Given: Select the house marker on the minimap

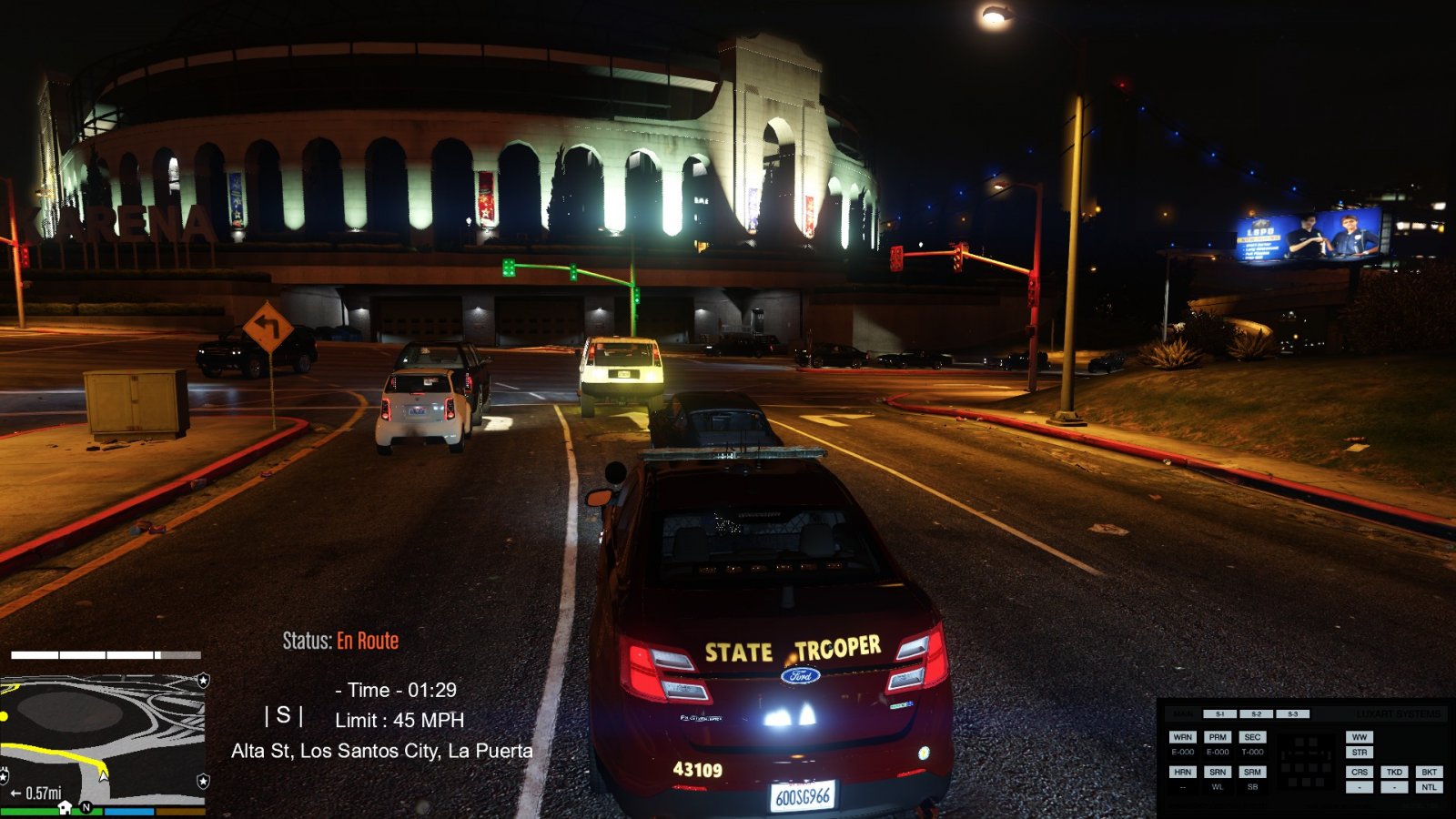Looking at the screenshot, I should click(x=65, y=807).
